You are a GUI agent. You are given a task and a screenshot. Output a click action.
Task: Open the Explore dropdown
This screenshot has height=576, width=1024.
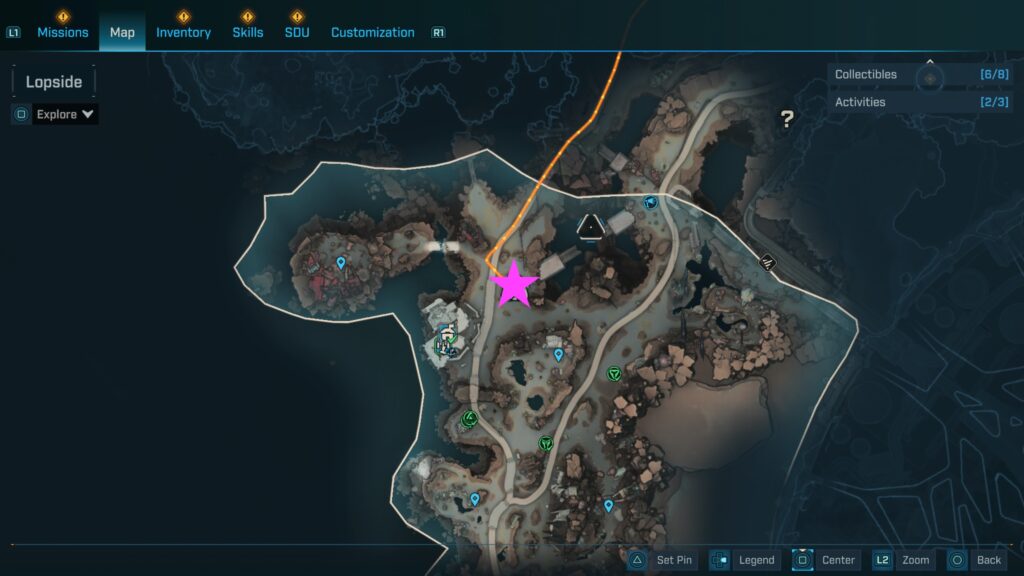[x=66, y=114]
